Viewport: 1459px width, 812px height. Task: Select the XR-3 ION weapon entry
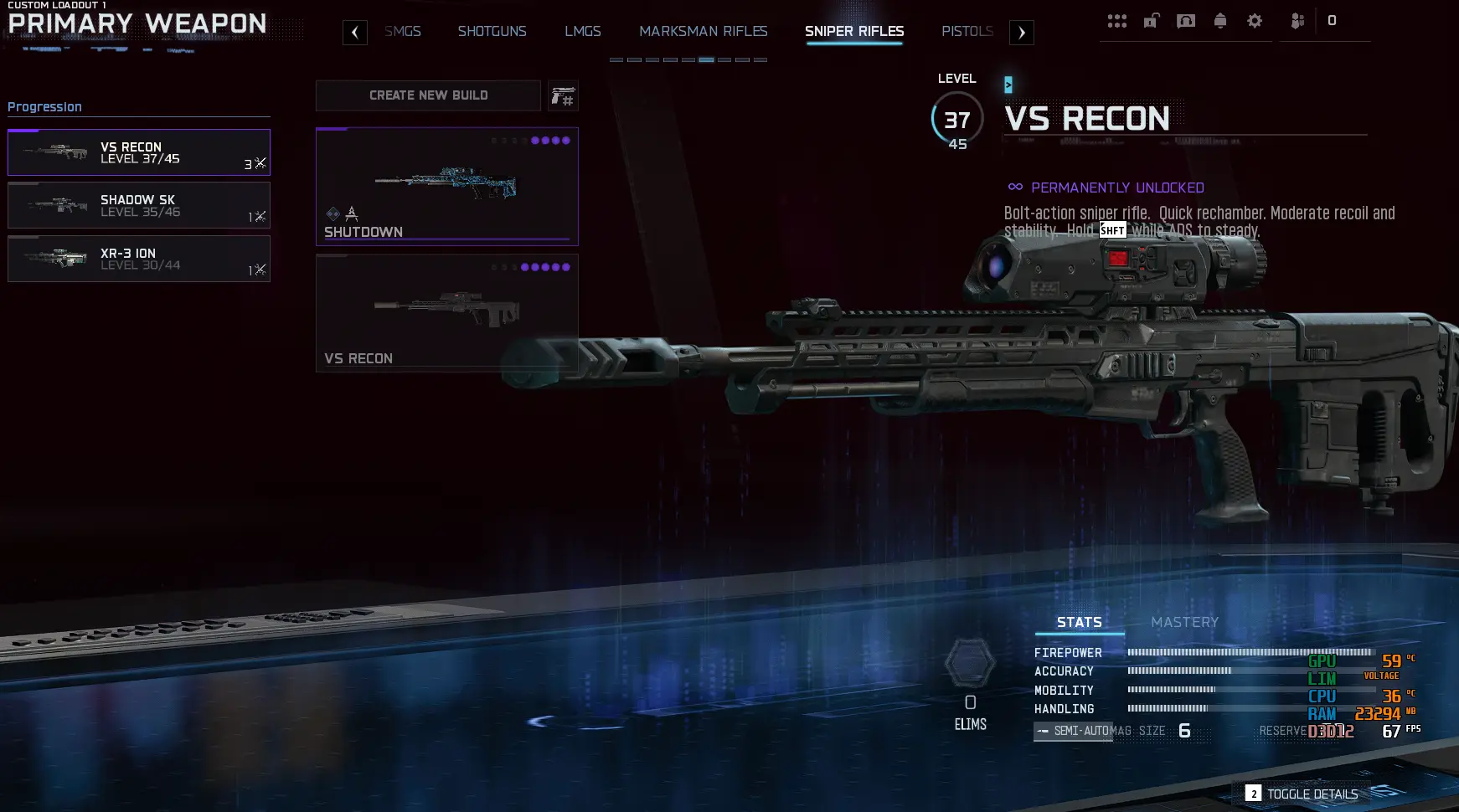[x=139, y=259]
